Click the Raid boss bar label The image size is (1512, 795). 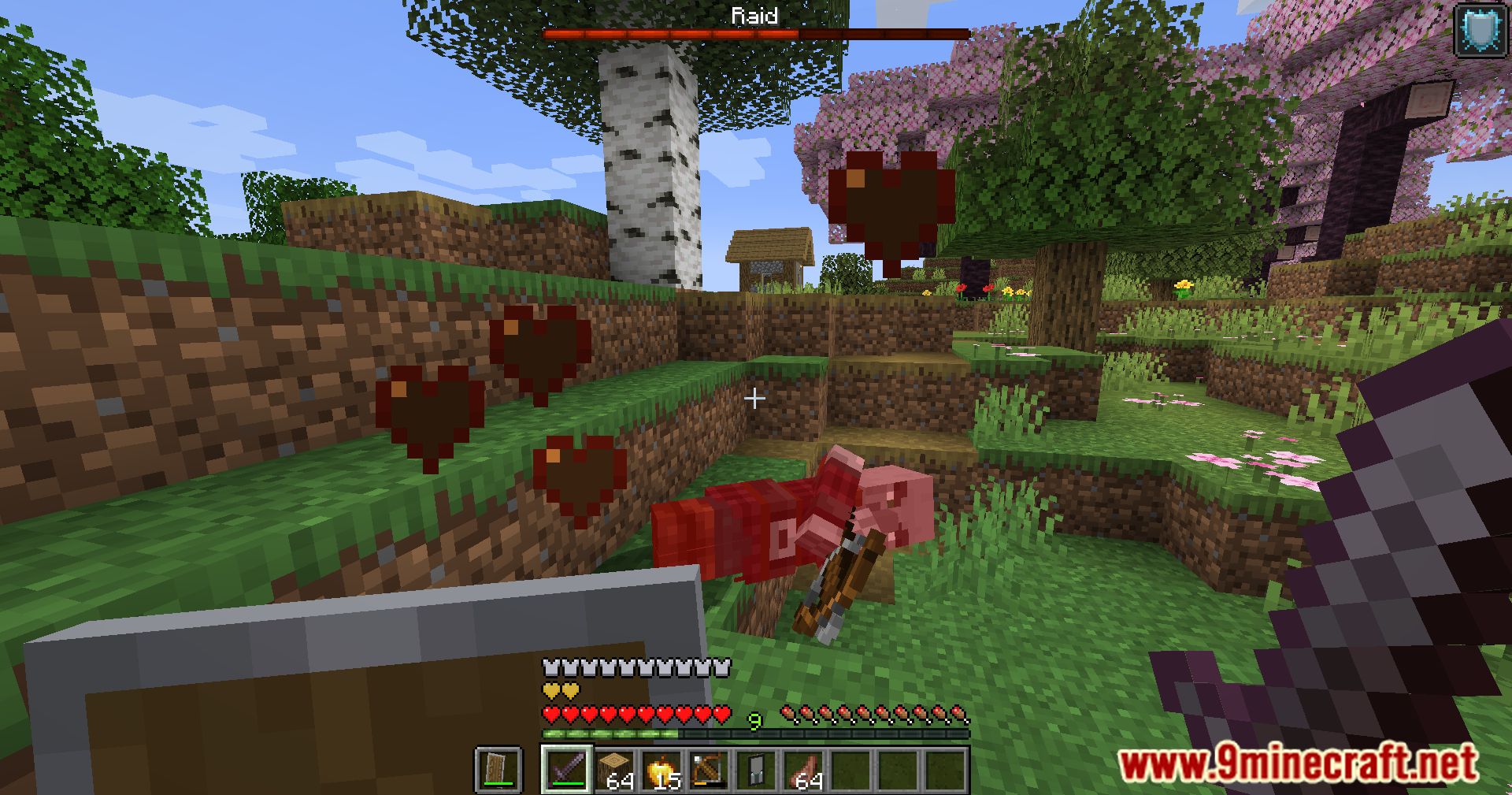tap(754, 16)
